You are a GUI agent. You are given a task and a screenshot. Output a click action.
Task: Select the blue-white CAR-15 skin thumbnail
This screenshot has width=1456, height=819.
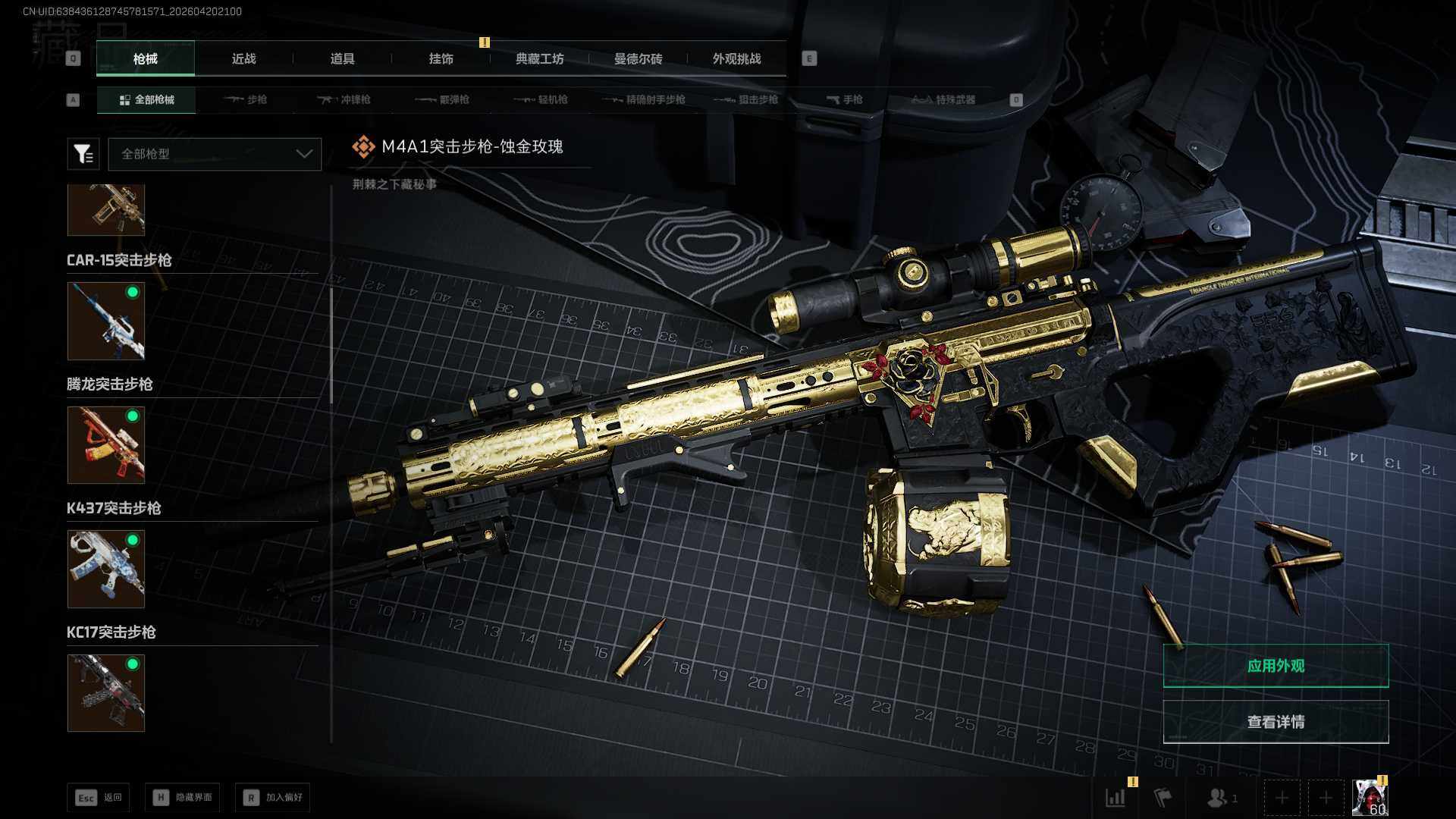[x=106, y=321]
